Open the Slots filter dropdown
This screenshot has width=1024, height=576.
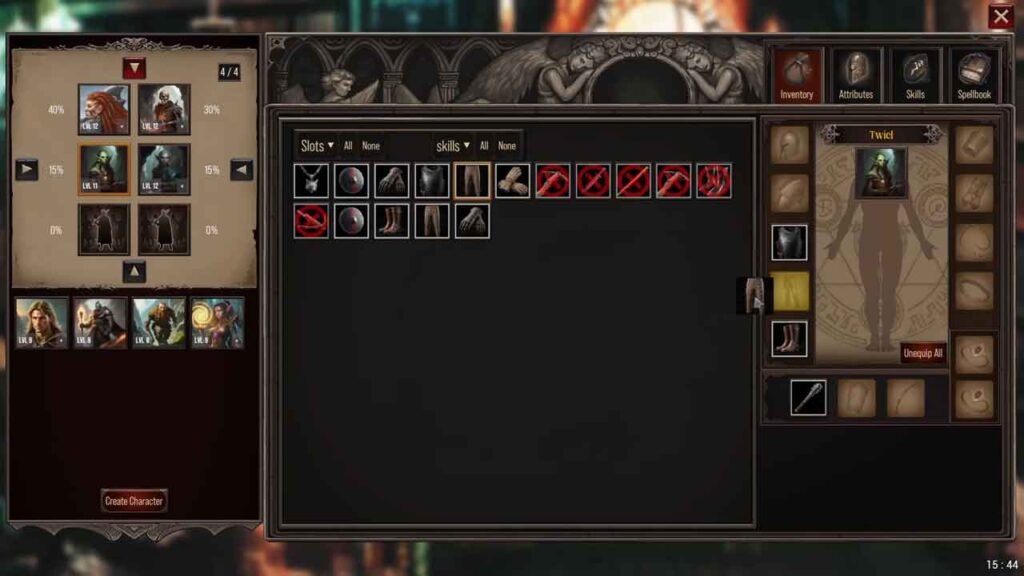[x=317, y=146]
